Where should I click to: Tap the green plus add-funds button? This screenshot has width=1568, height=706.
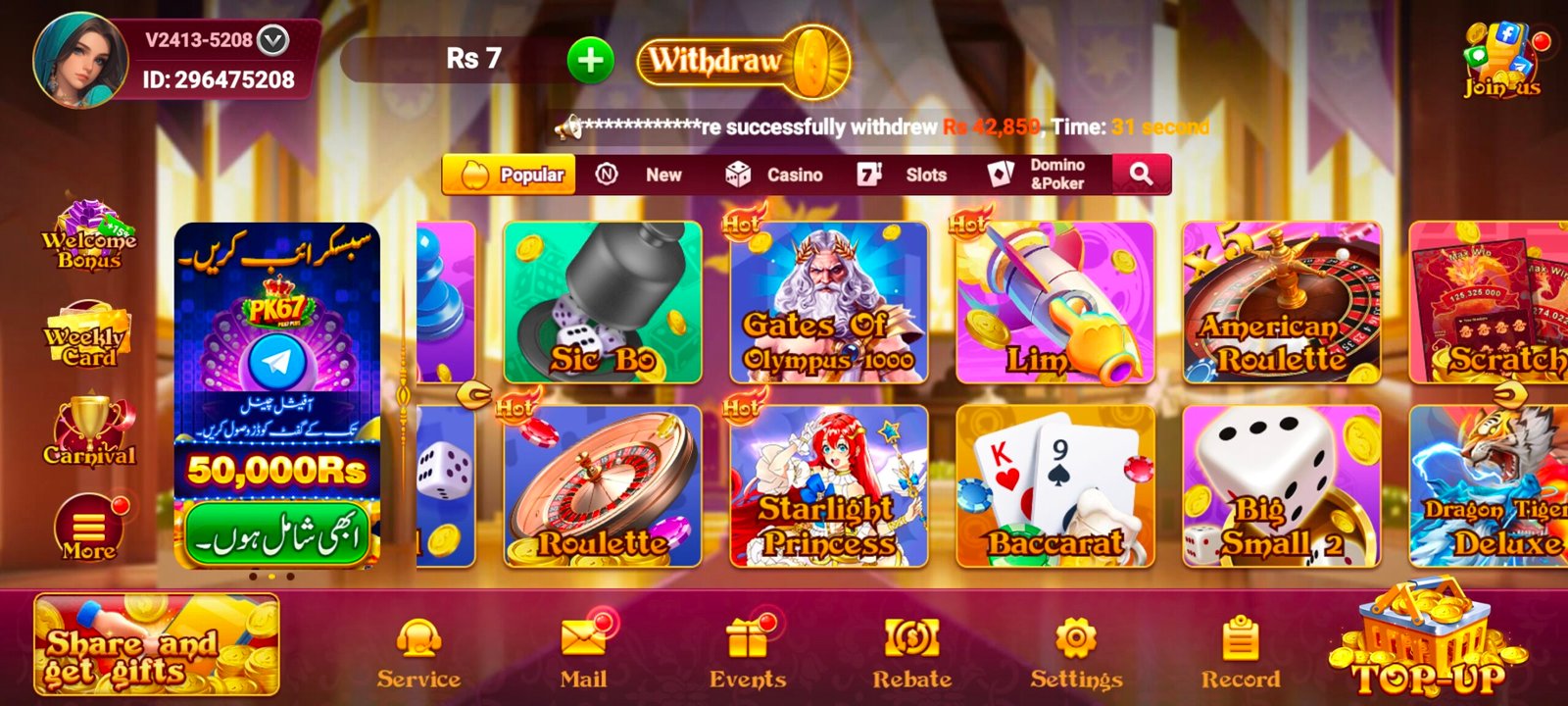coord(590,61)
